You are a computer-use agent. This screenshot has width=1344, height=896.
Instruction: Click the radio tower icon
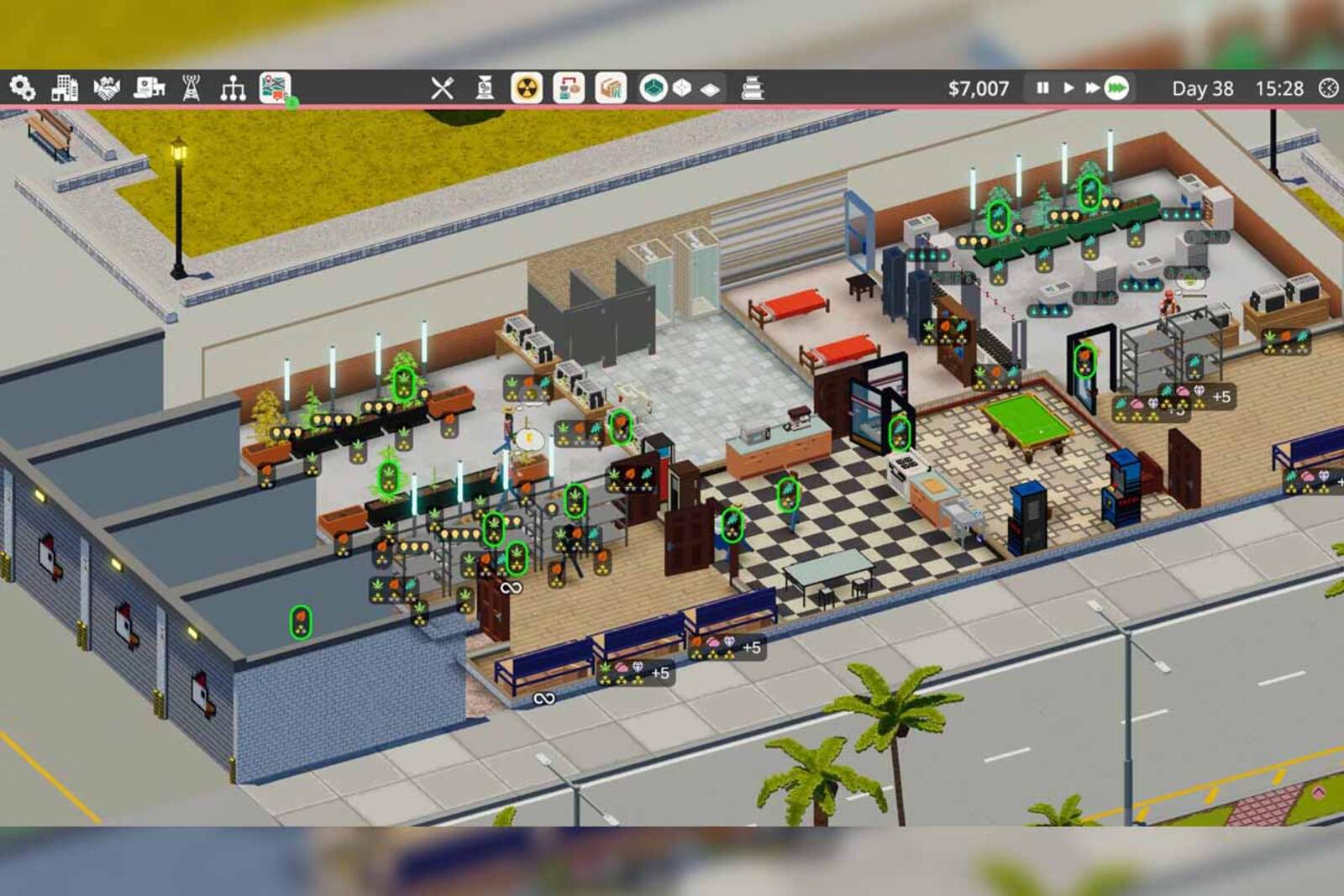[192, 88]
